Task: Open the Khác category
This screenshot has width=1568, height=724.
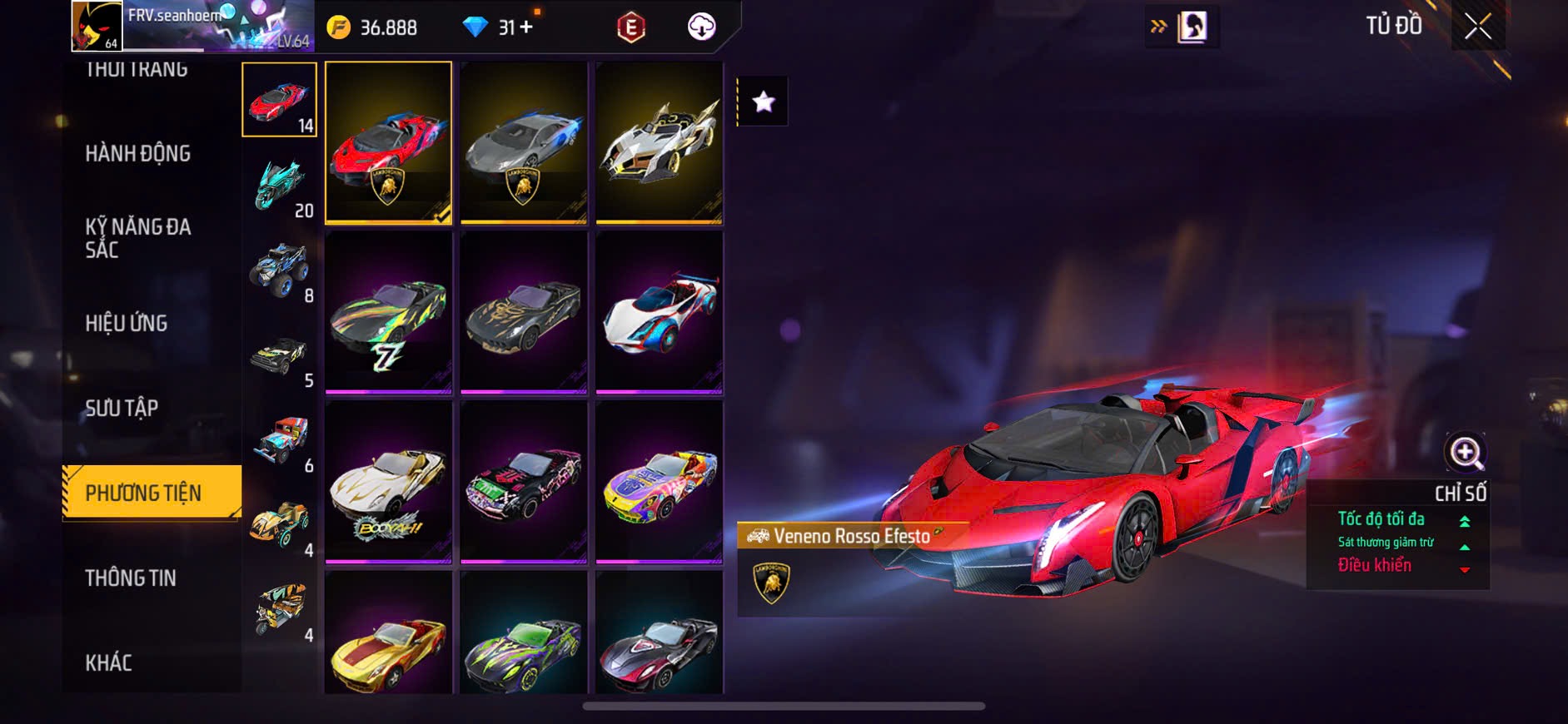Action: (x=109, y=662)
